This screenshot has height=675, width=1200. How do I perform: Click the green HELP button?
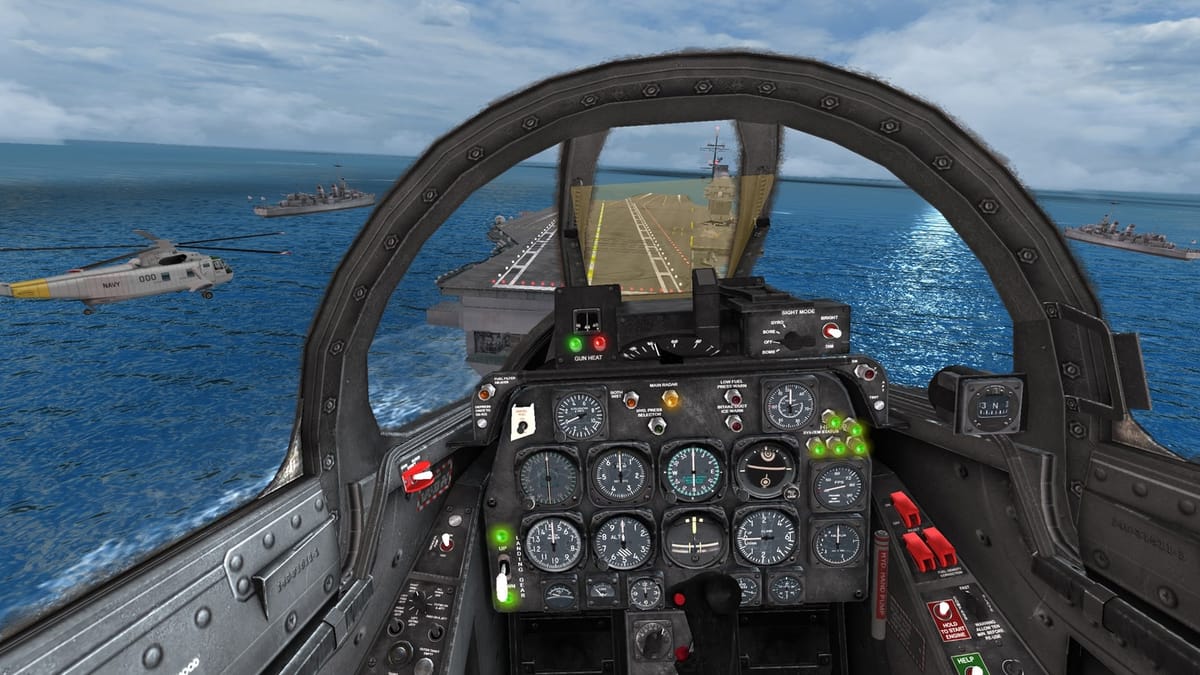pyautogui.click(x=970, y=663)
